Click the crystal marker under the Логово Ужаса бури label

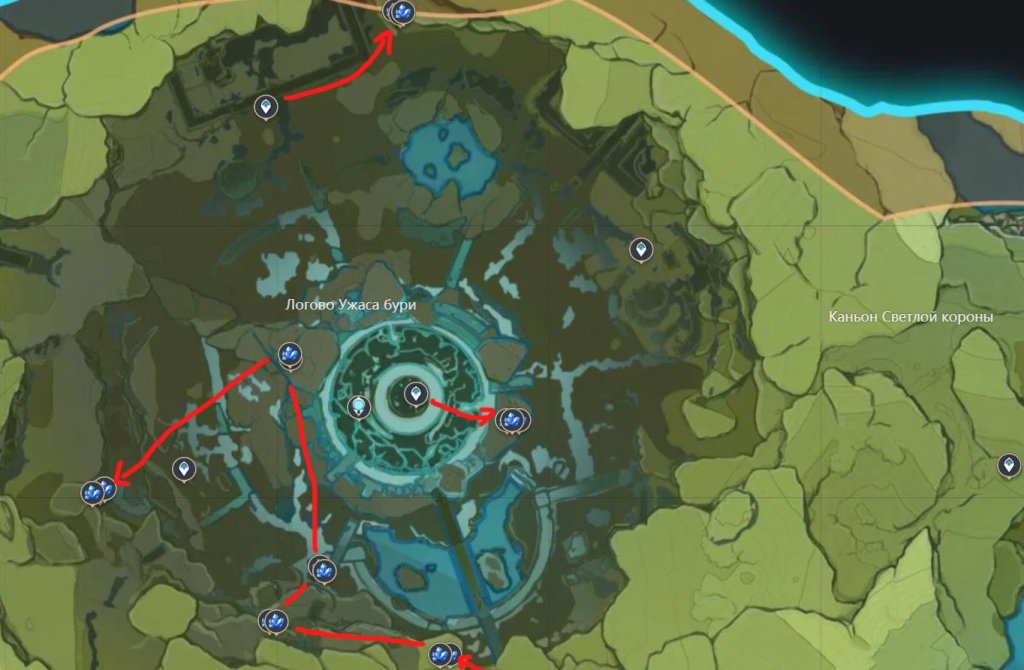pyautogui.click(x=289, y=355)
